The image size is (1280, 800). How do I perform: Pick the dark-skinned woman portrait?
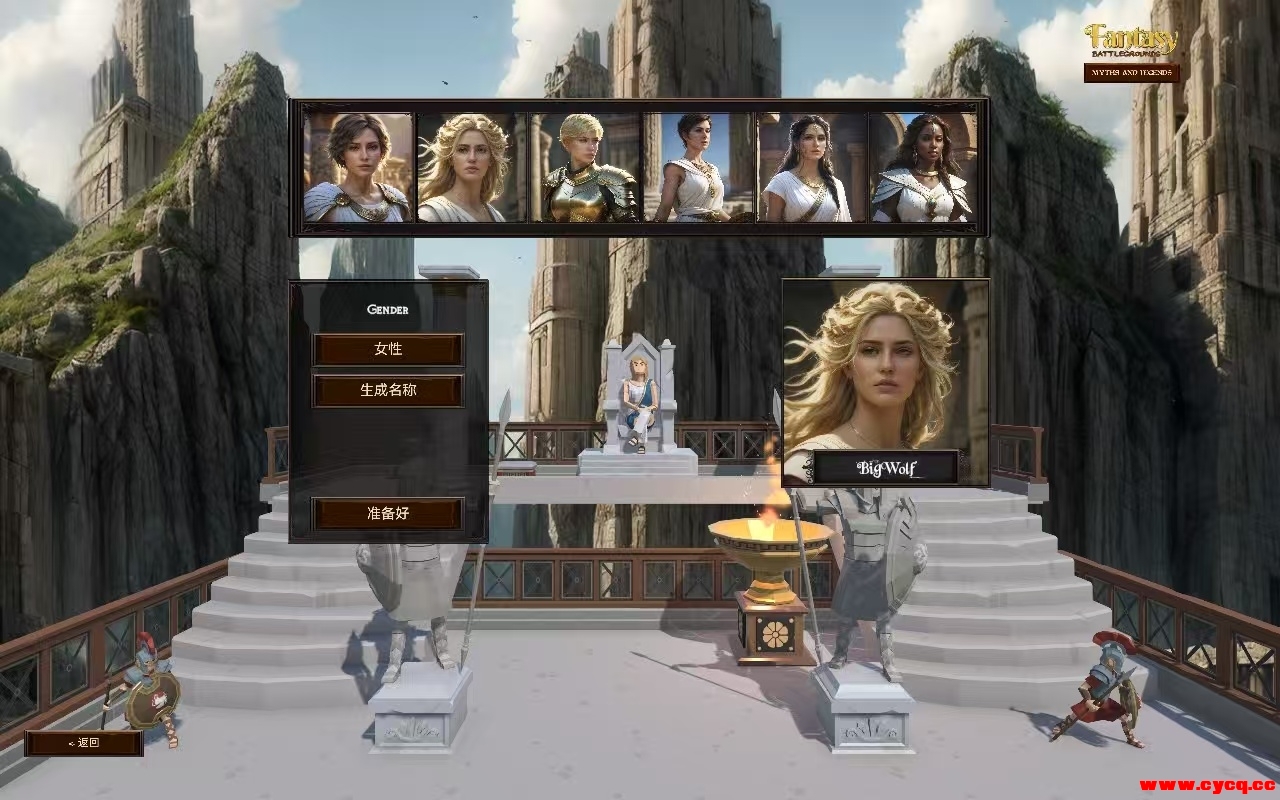pos(923,167)
